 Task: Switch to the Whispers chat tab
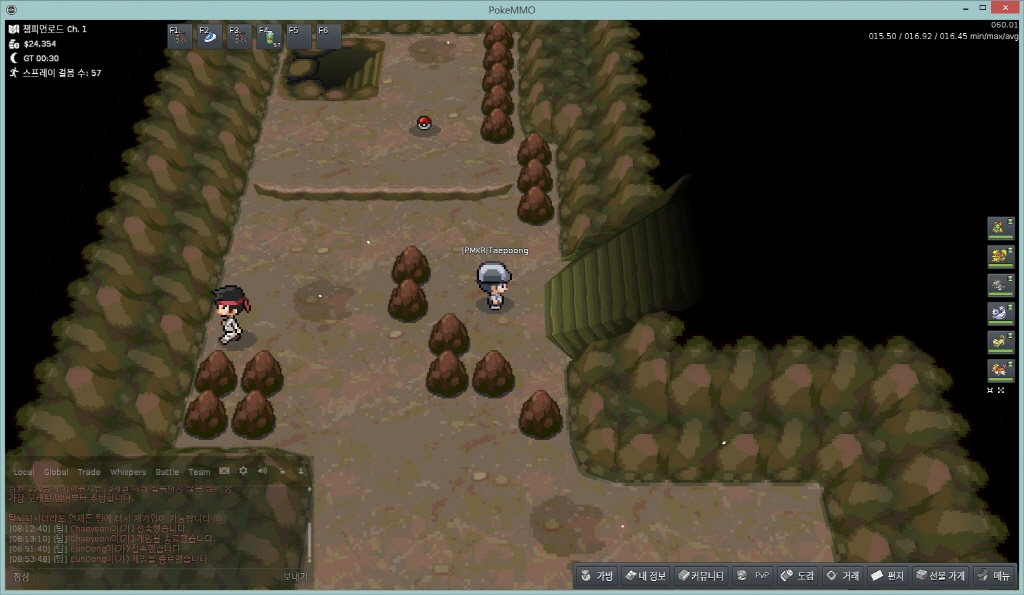point(127,472)
